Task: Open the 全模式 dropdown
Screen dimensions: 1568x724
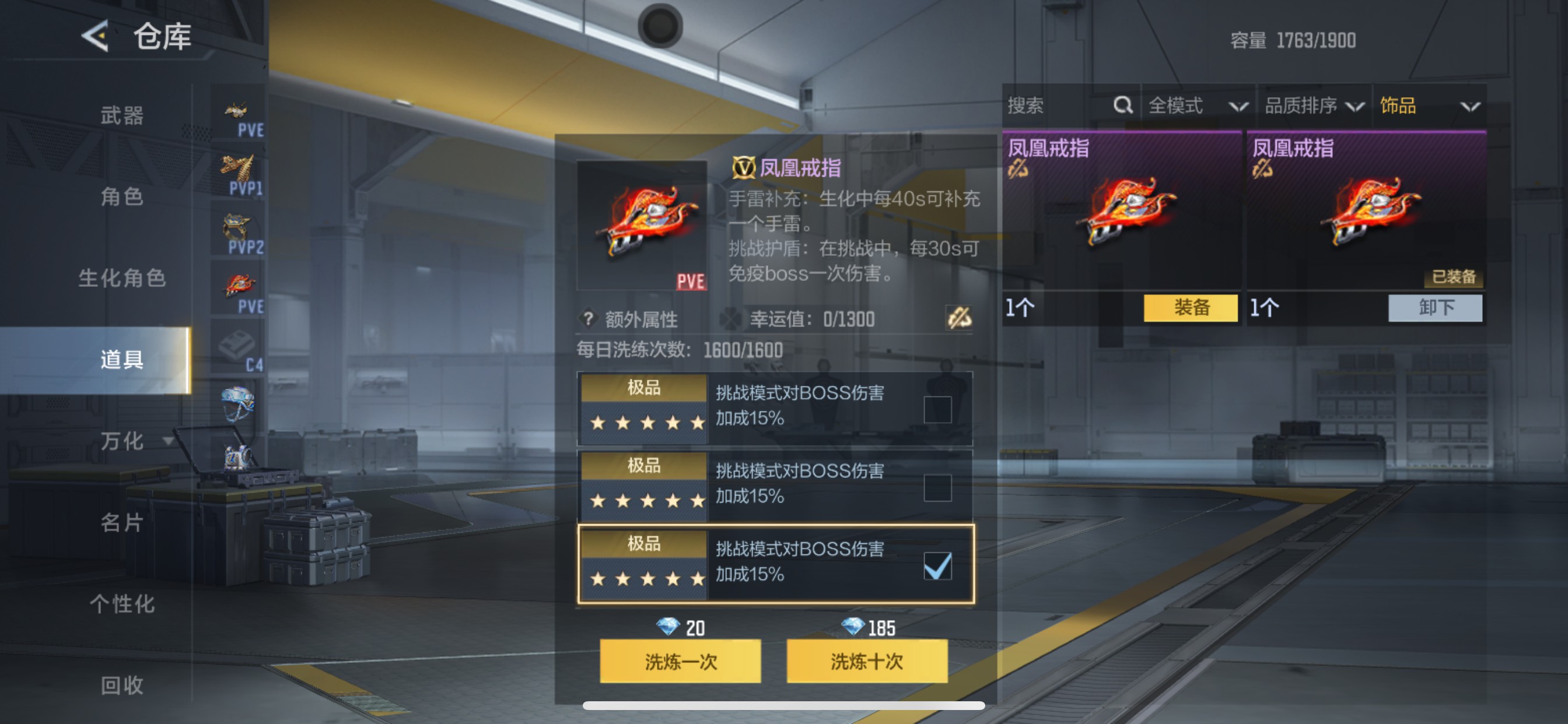Action: coord(1193,106)
